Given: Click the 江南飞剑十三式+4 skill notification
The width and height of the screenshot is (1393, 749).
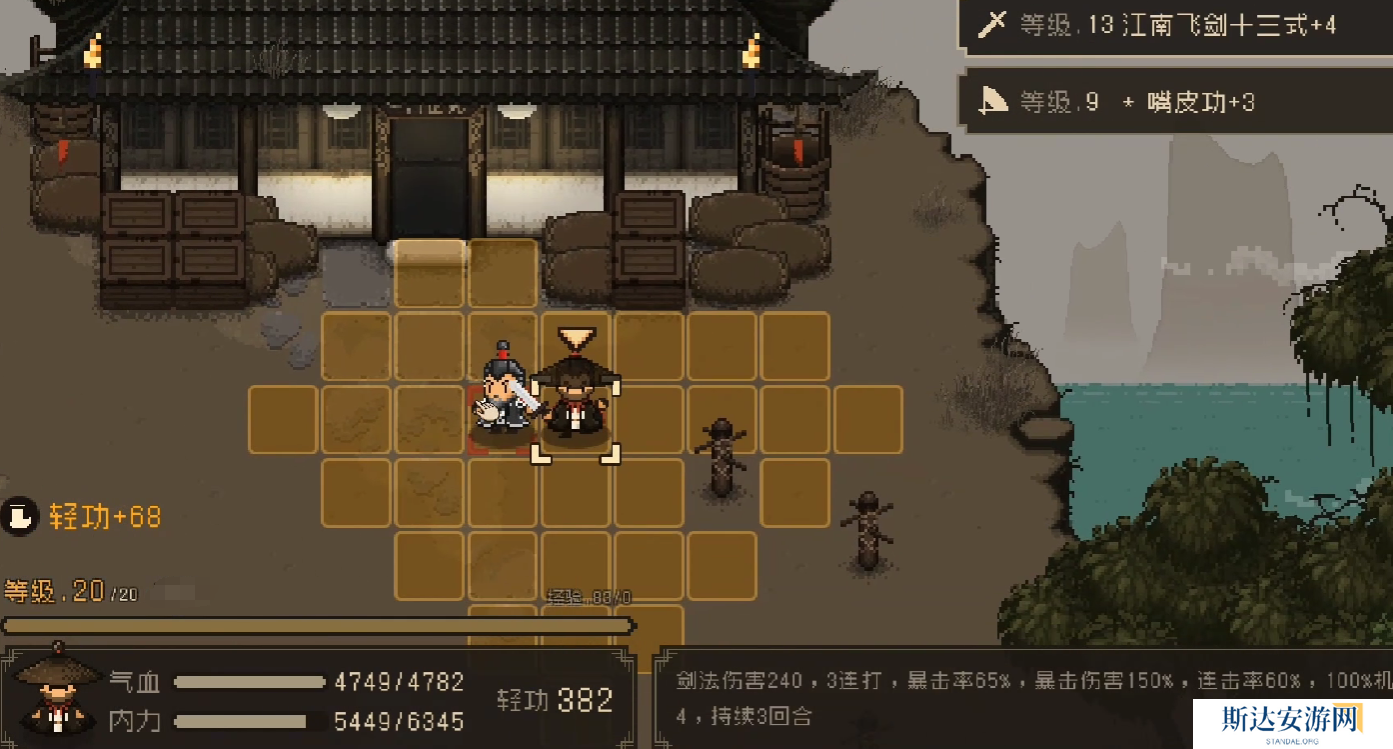Looking at the screenshot, I should pyautogui.click(x=1175, y=25).
